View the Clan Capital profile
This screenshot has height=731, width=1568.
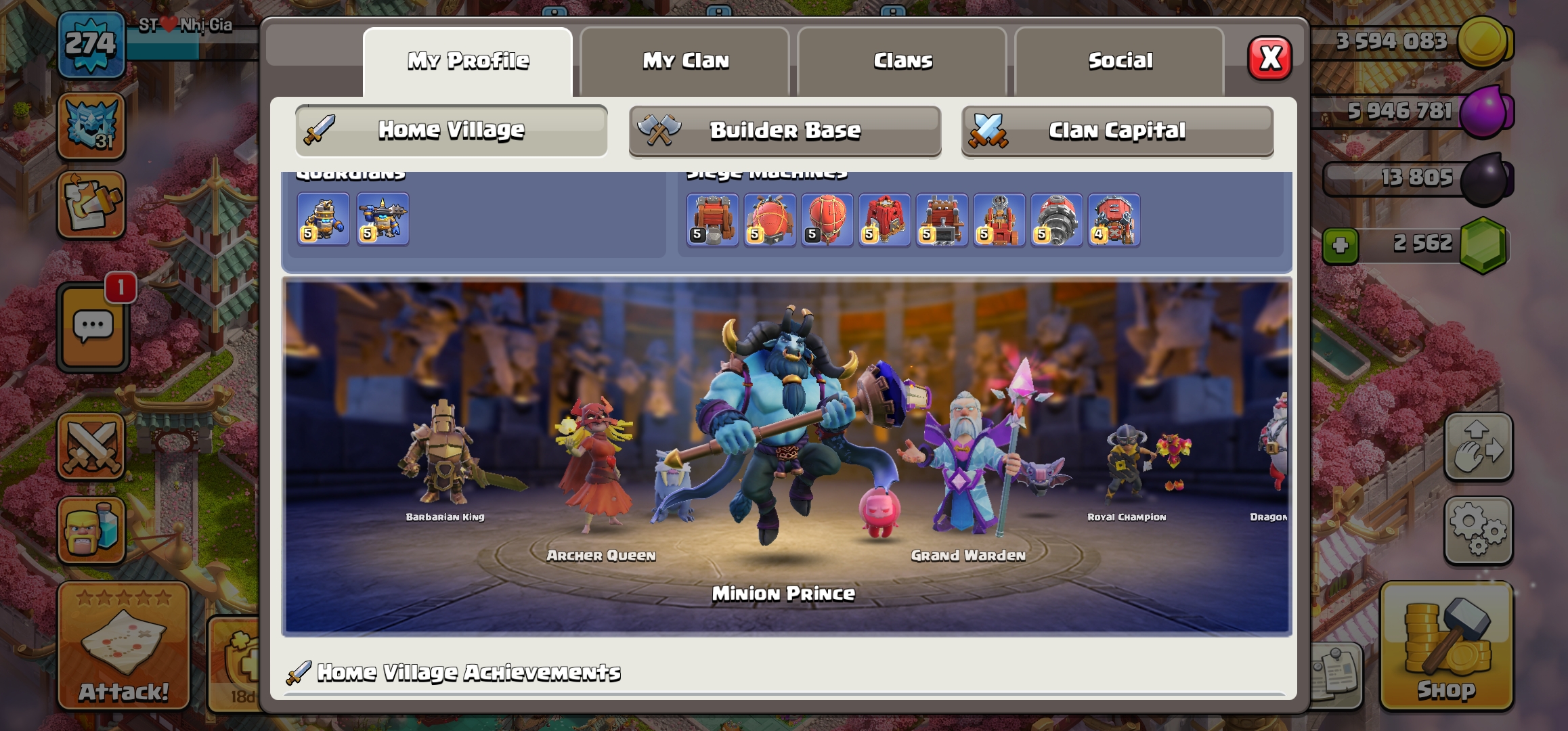pyautogui.click(x=1117, y=131)
